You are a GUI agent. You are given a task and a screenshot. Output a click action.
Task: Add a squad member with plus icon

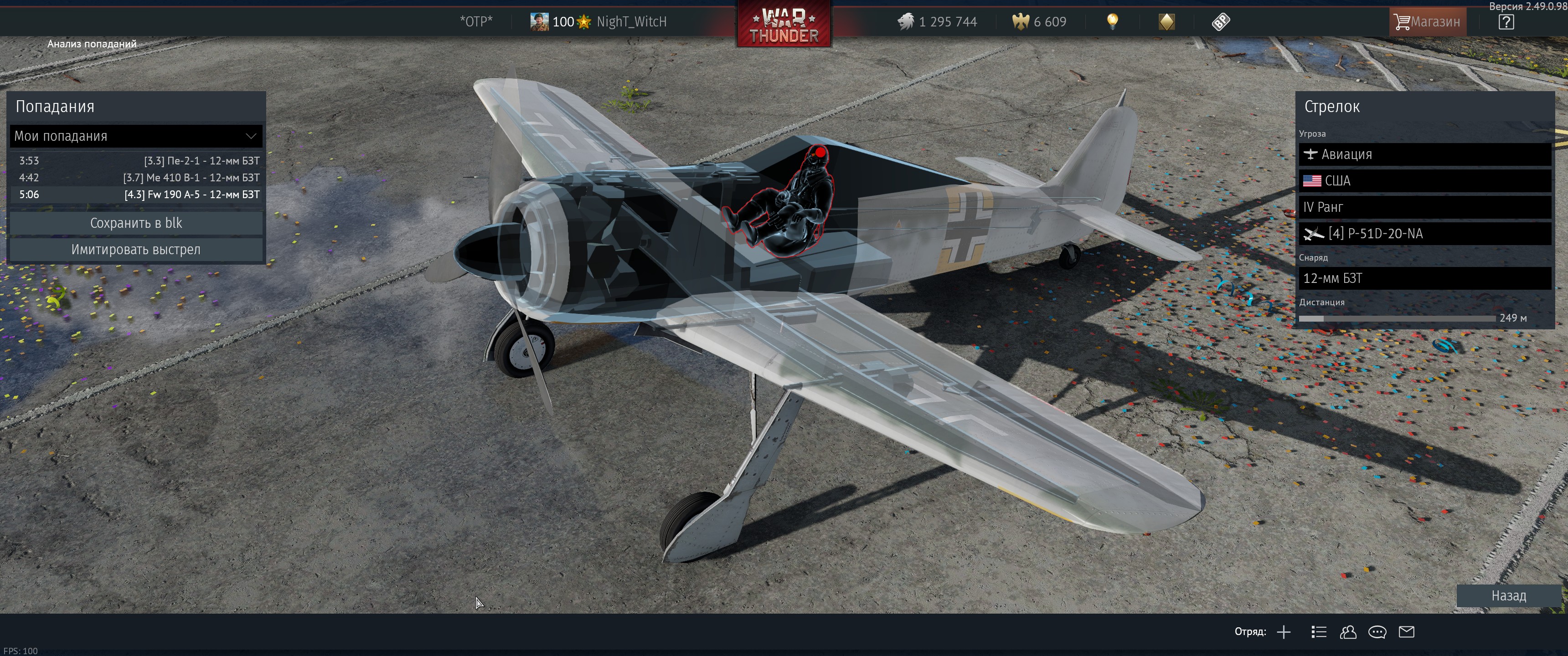[x=1284, y=632]
